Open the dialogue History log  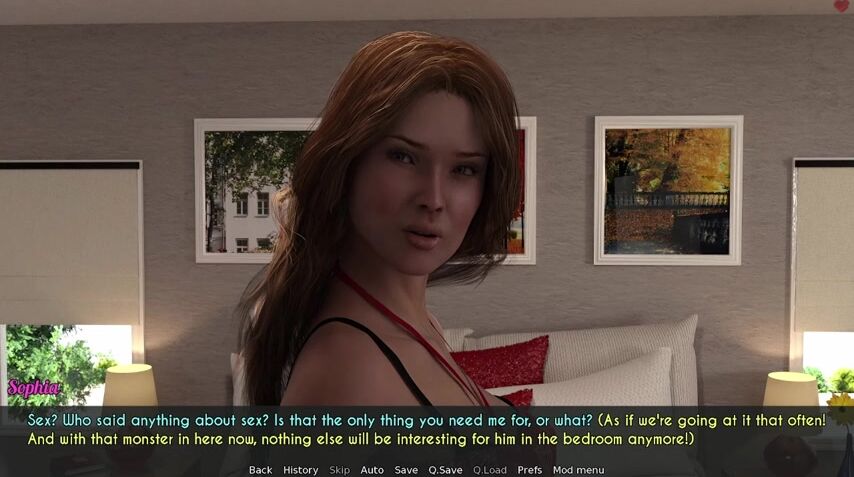[300, 470]
